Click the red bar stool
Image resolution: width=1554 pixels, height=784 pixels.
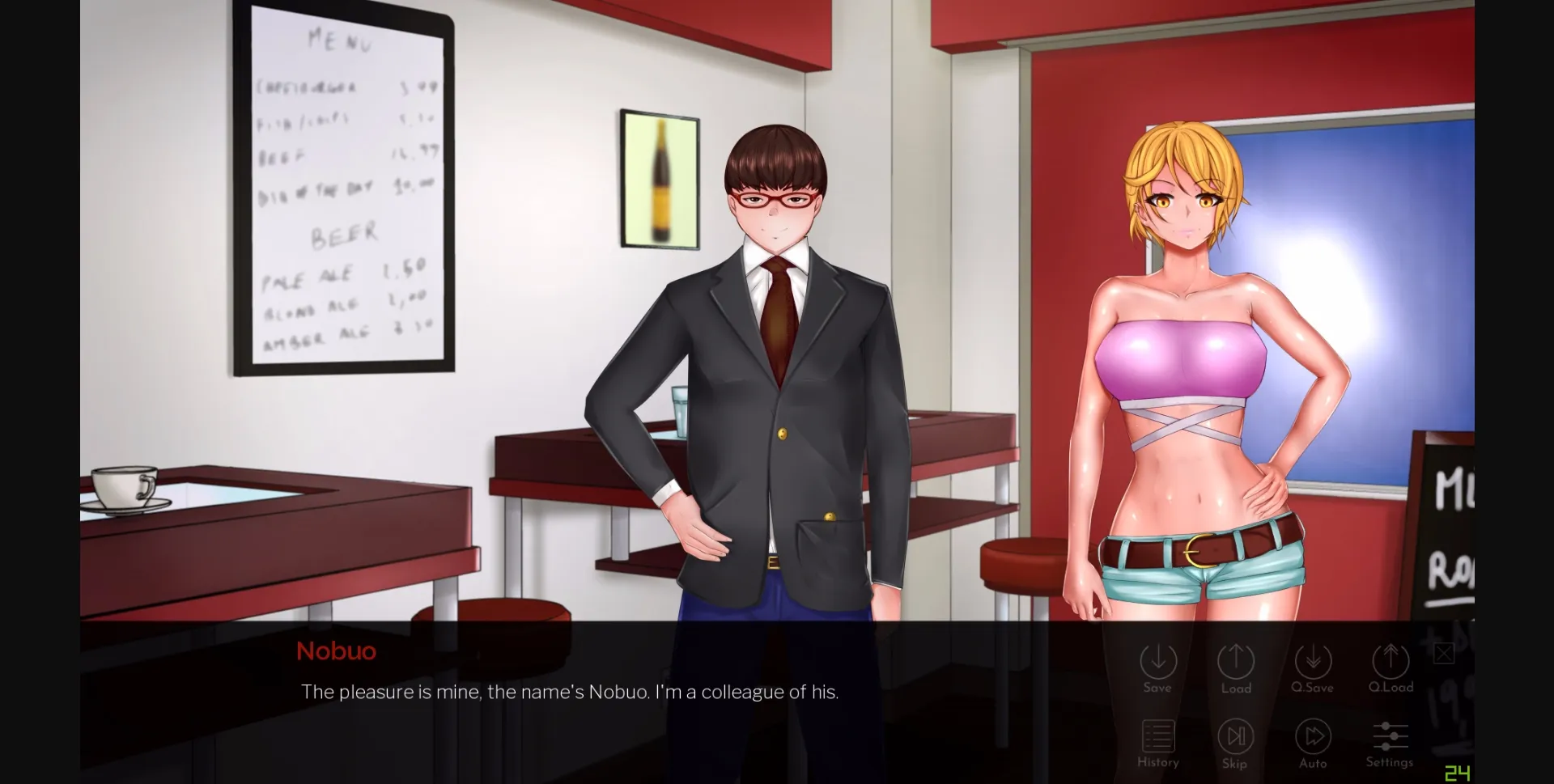point(1025,566)
